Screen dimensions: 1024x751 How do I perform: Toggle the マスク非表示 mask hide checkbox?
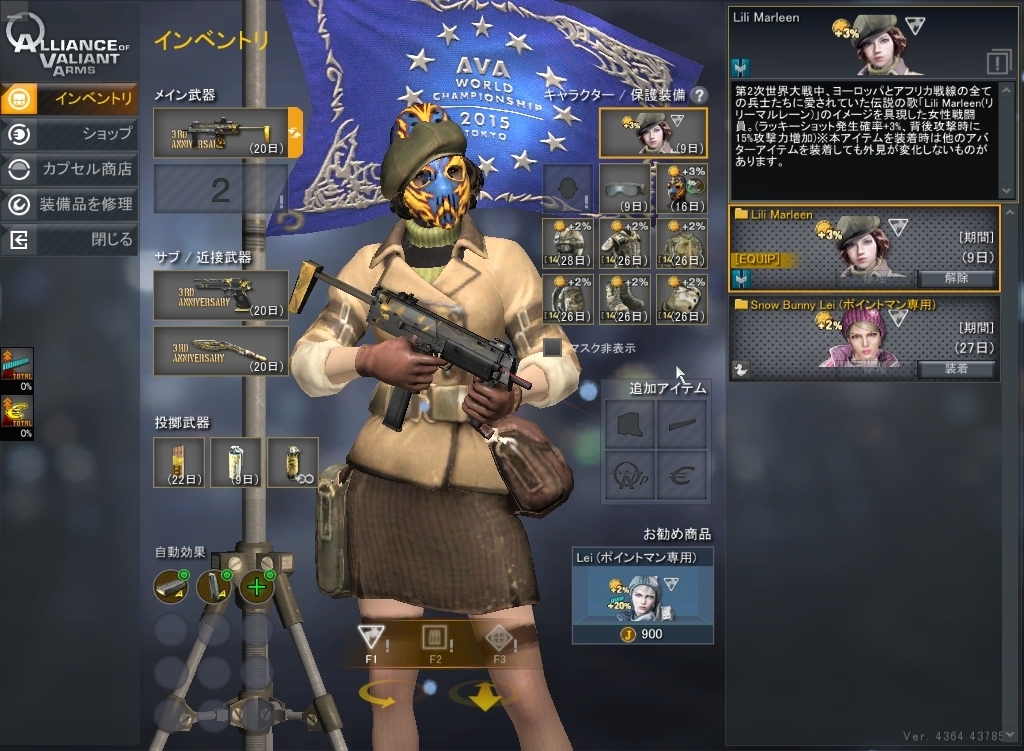coord(553,348)
